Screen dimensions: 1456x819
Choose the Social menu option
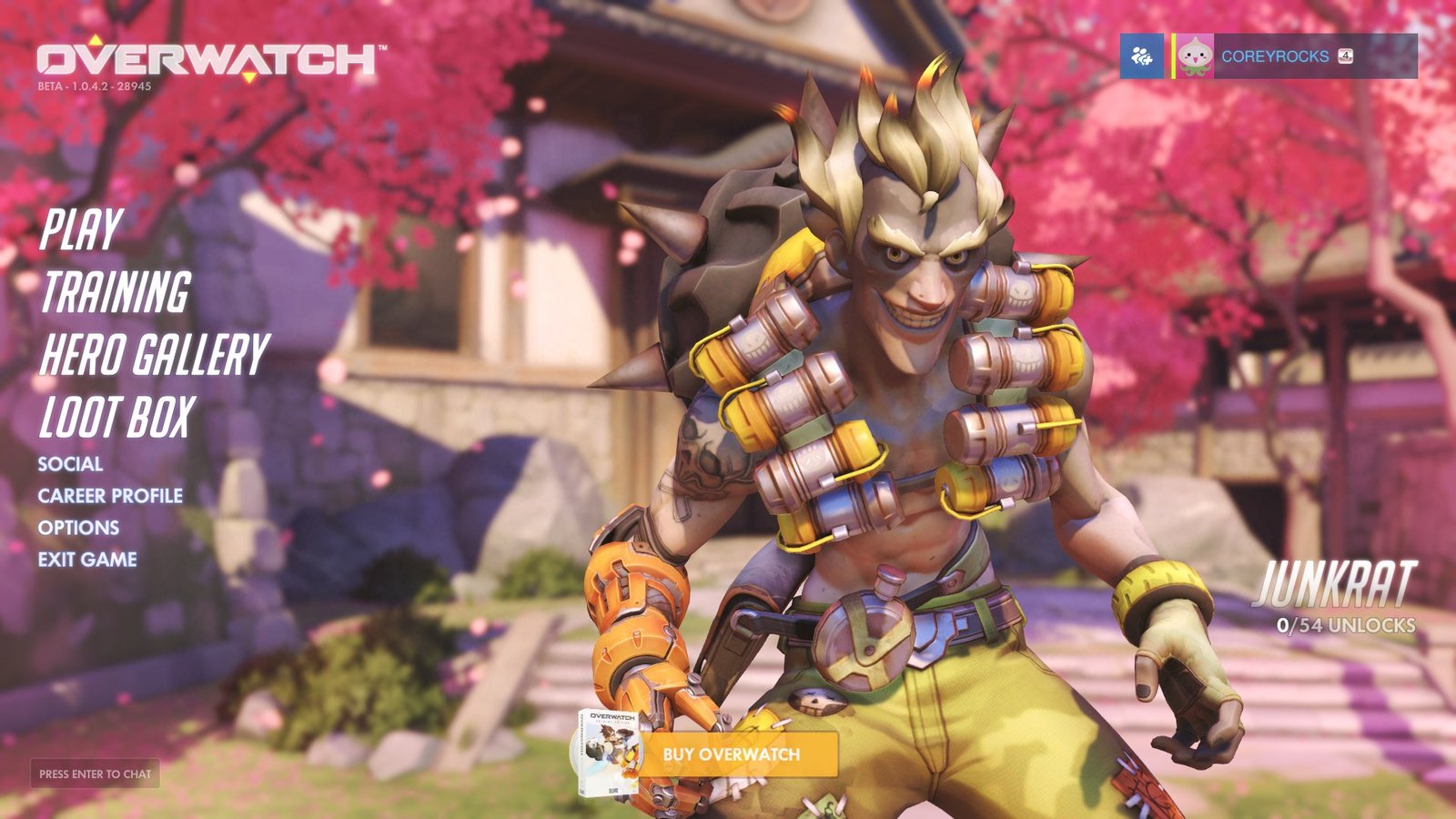pos(70,464)
